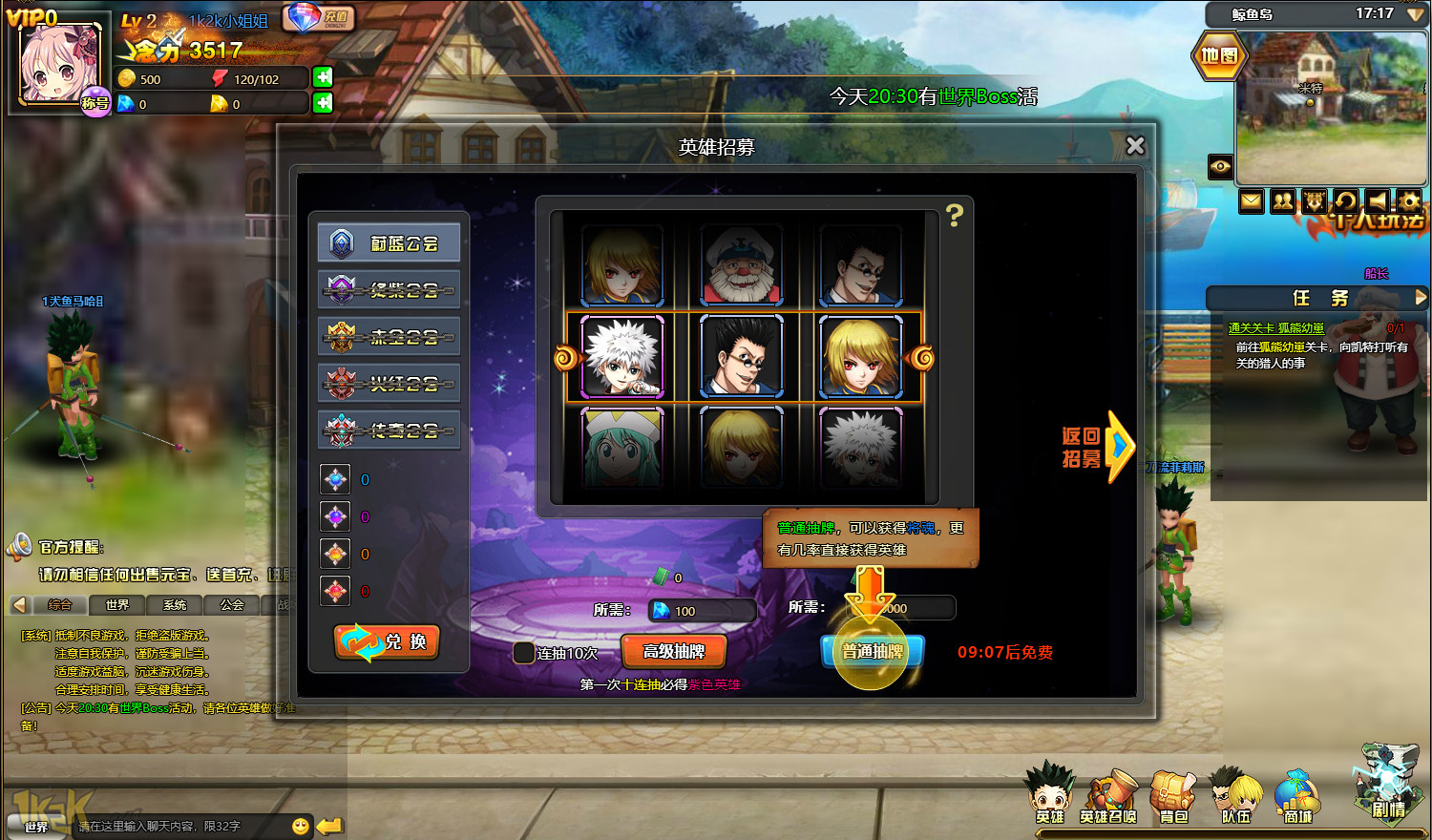The height and width of the screenshot is (840, 1432).
Task: Select the 蔚蓝公会 guild tab
Action: 389,243
